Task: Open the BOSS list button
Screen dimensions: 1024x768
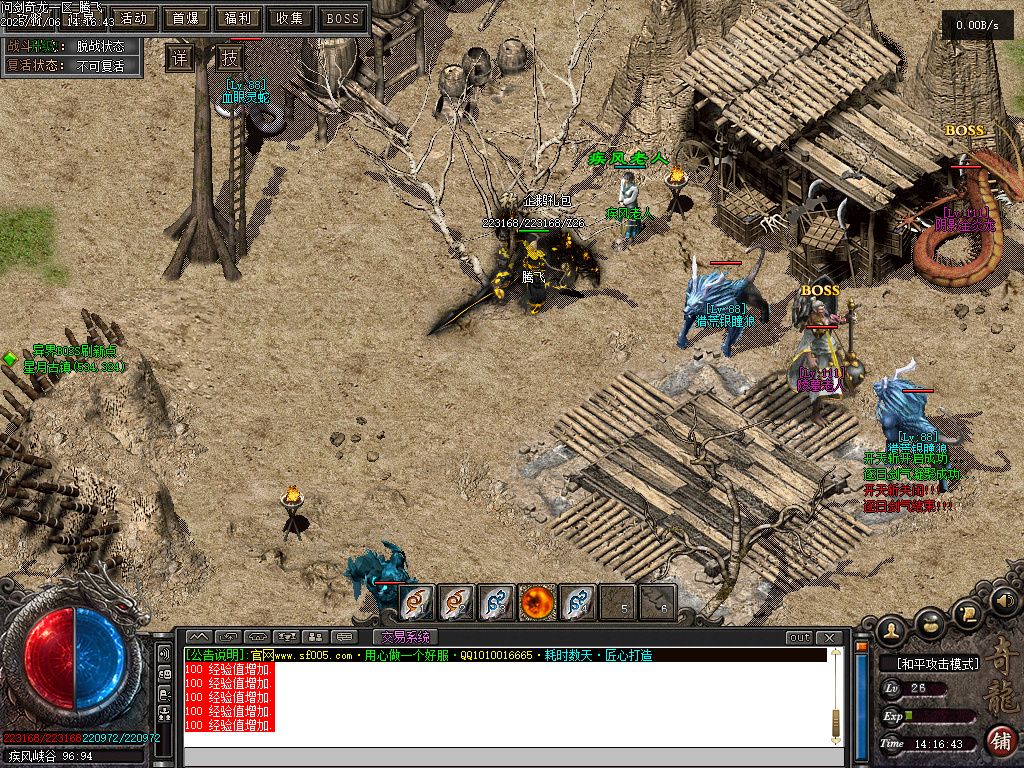Action: point(343,18)
